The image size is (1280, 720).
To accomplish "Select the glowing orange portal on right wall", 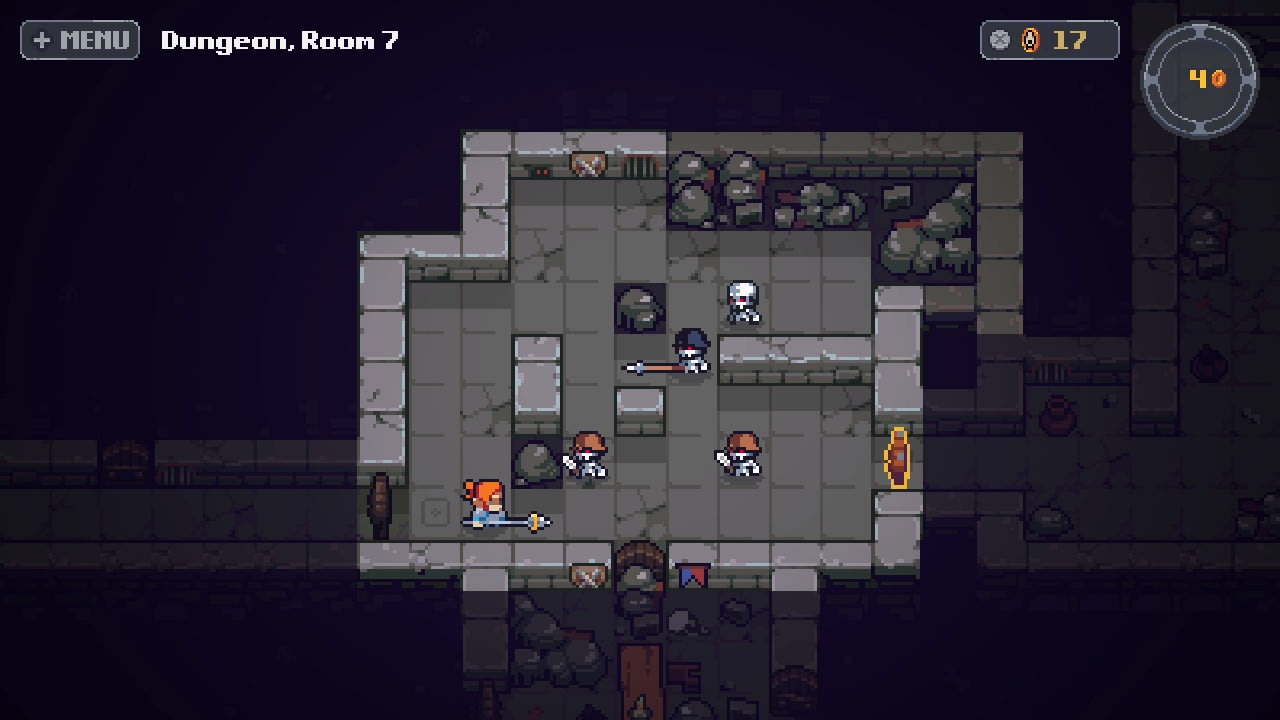I will pos(899,456).
